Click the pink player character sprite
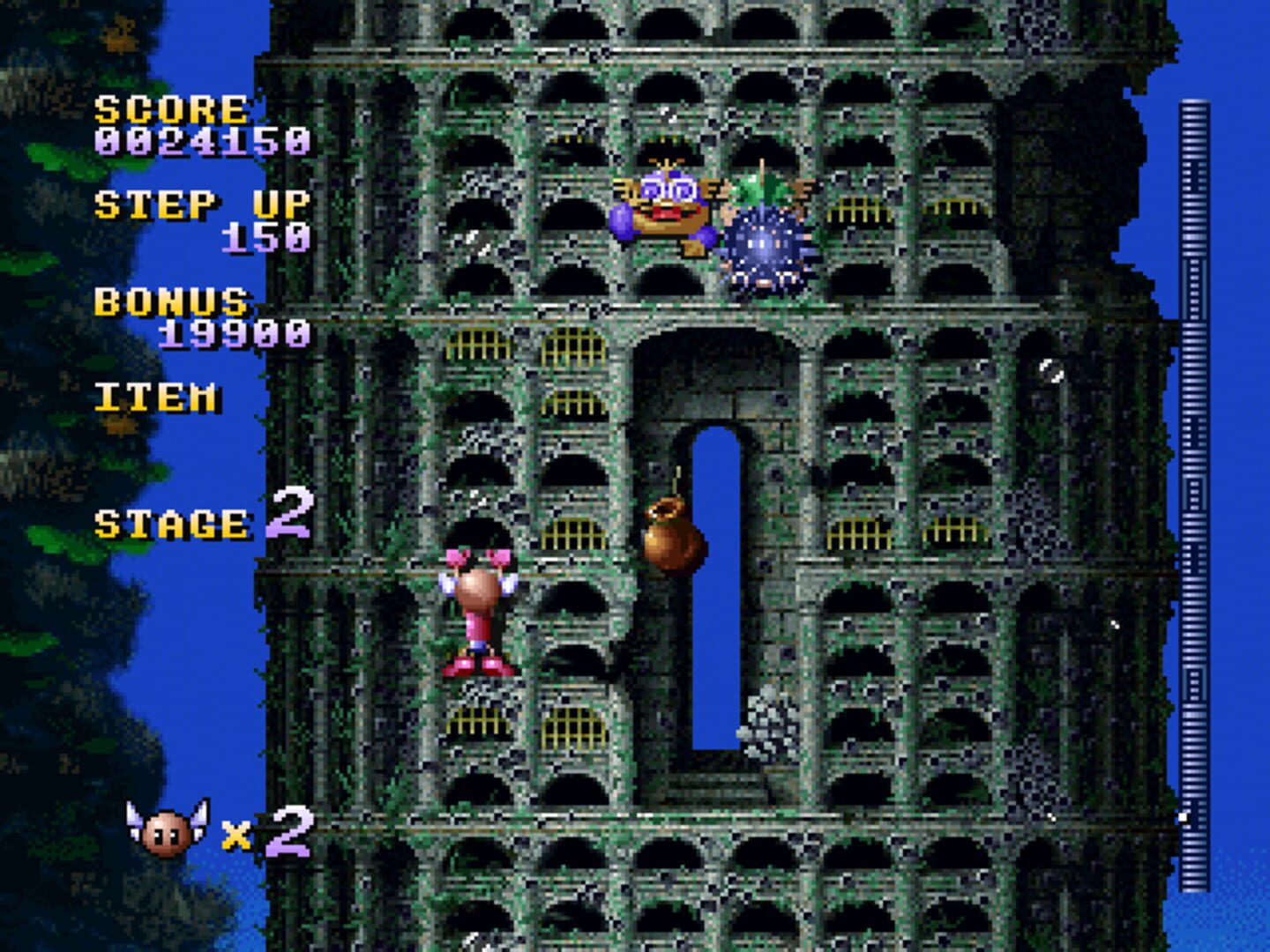 (481, 608)
